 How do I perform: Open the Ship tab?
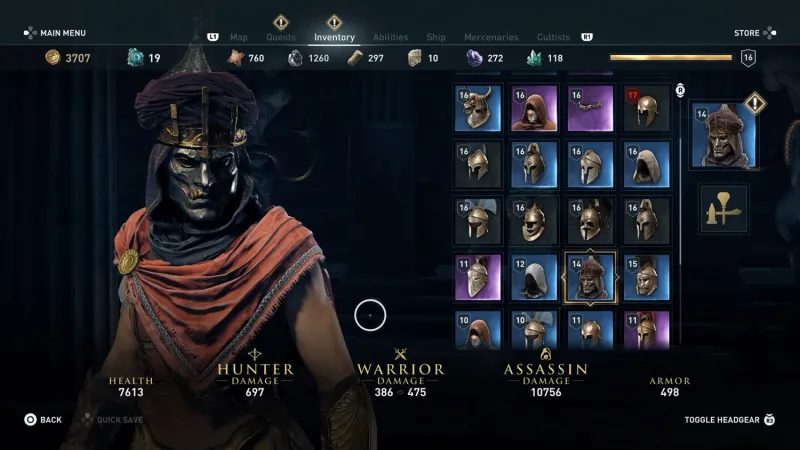[436, 37]
